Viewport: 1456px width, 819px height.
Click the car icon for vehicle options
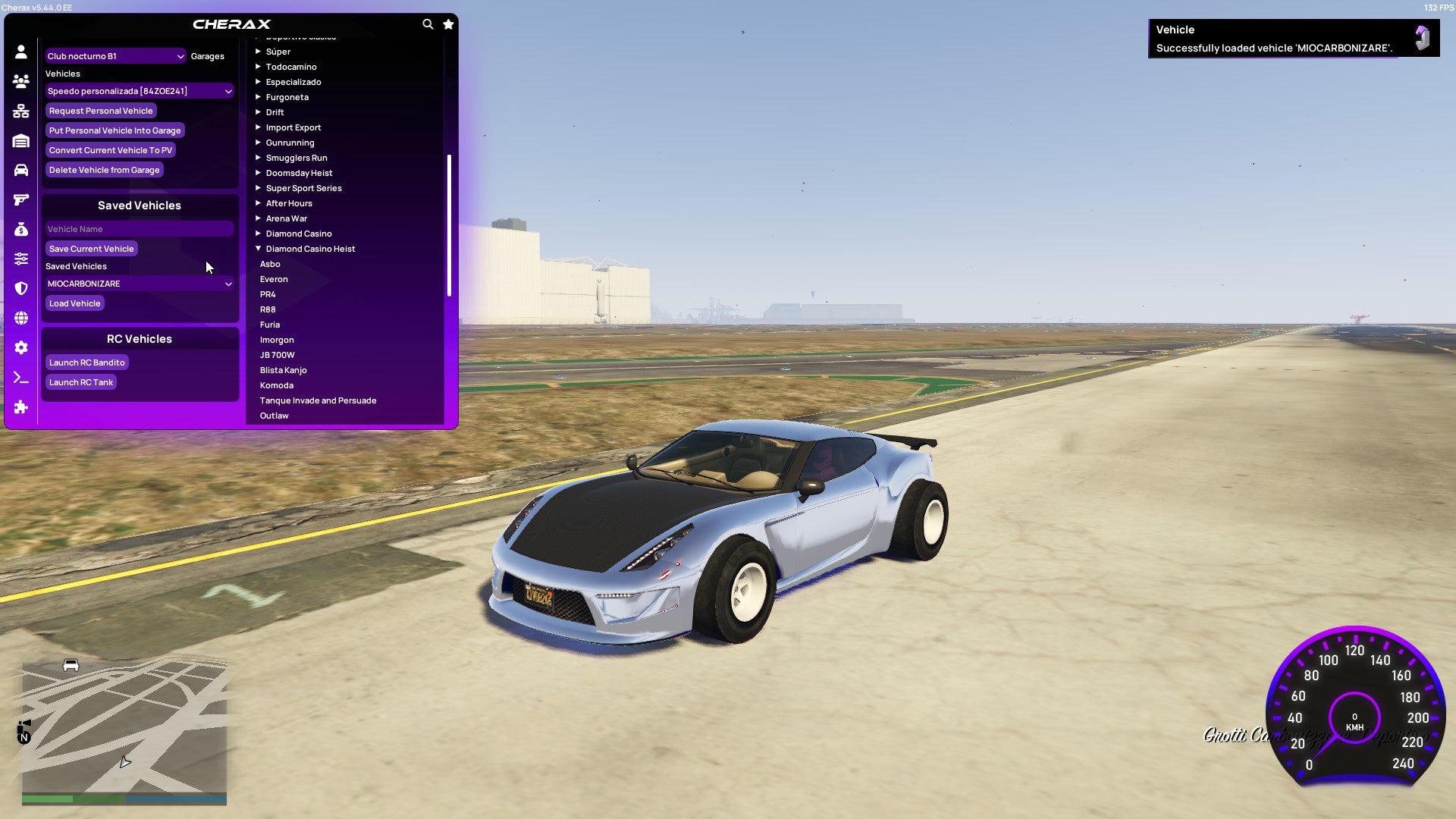[x=21, y=170]
